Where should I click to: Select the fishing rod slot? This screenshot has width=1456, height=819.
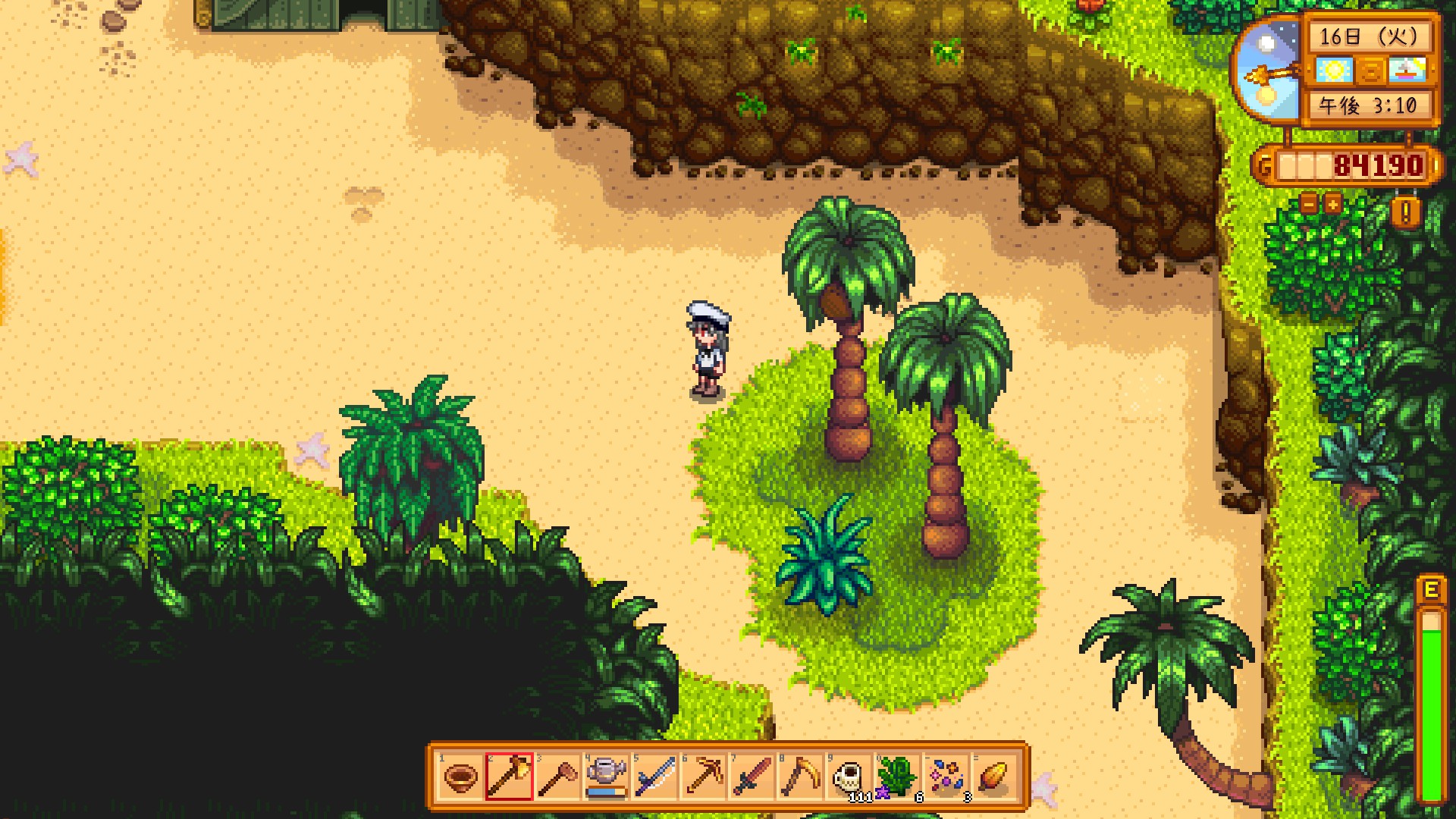coord(654,777)
